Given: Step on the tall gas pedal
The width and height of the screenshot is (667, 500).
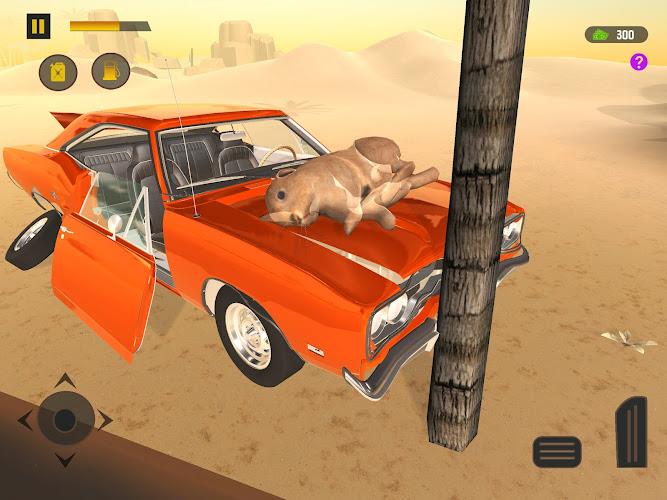Looking at the screenshot, I should [630, 432].
